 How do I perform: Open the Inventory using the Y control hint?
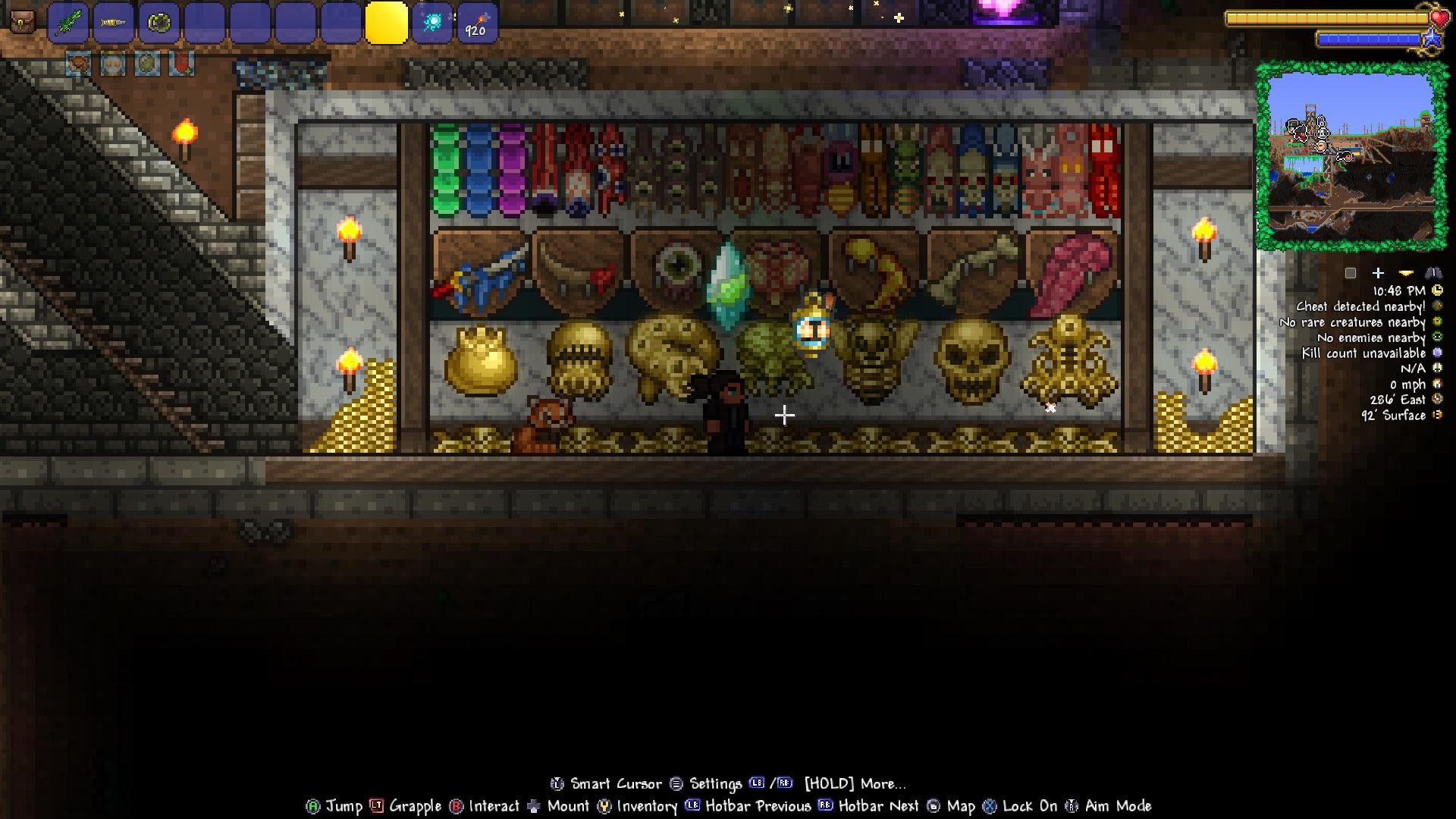pos(648,807)
